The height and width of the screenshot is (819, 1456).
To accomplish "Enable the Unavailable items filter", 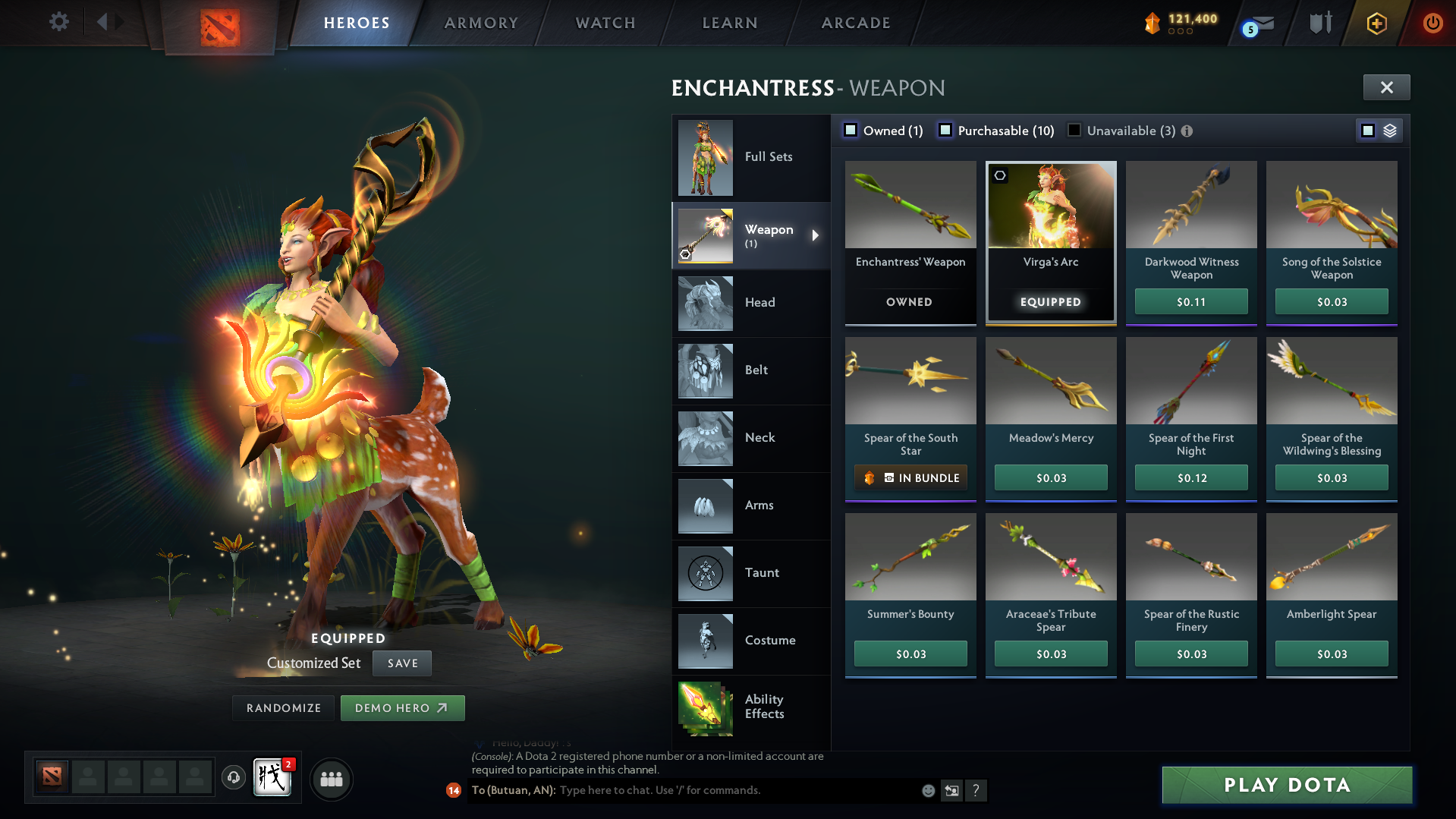I will click(x=1074, y=131).
